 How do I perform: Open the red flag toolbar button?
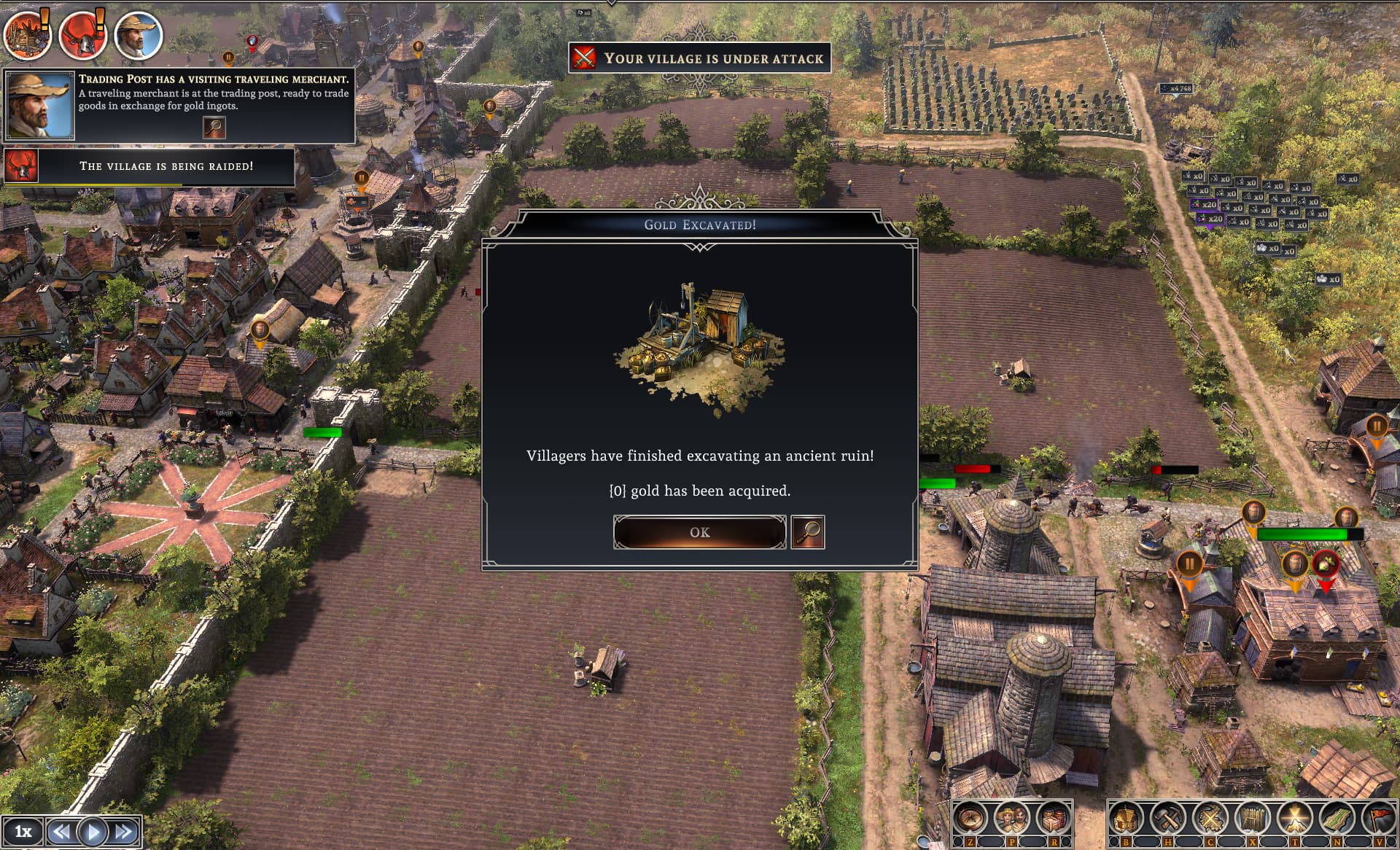(1378, 818)
